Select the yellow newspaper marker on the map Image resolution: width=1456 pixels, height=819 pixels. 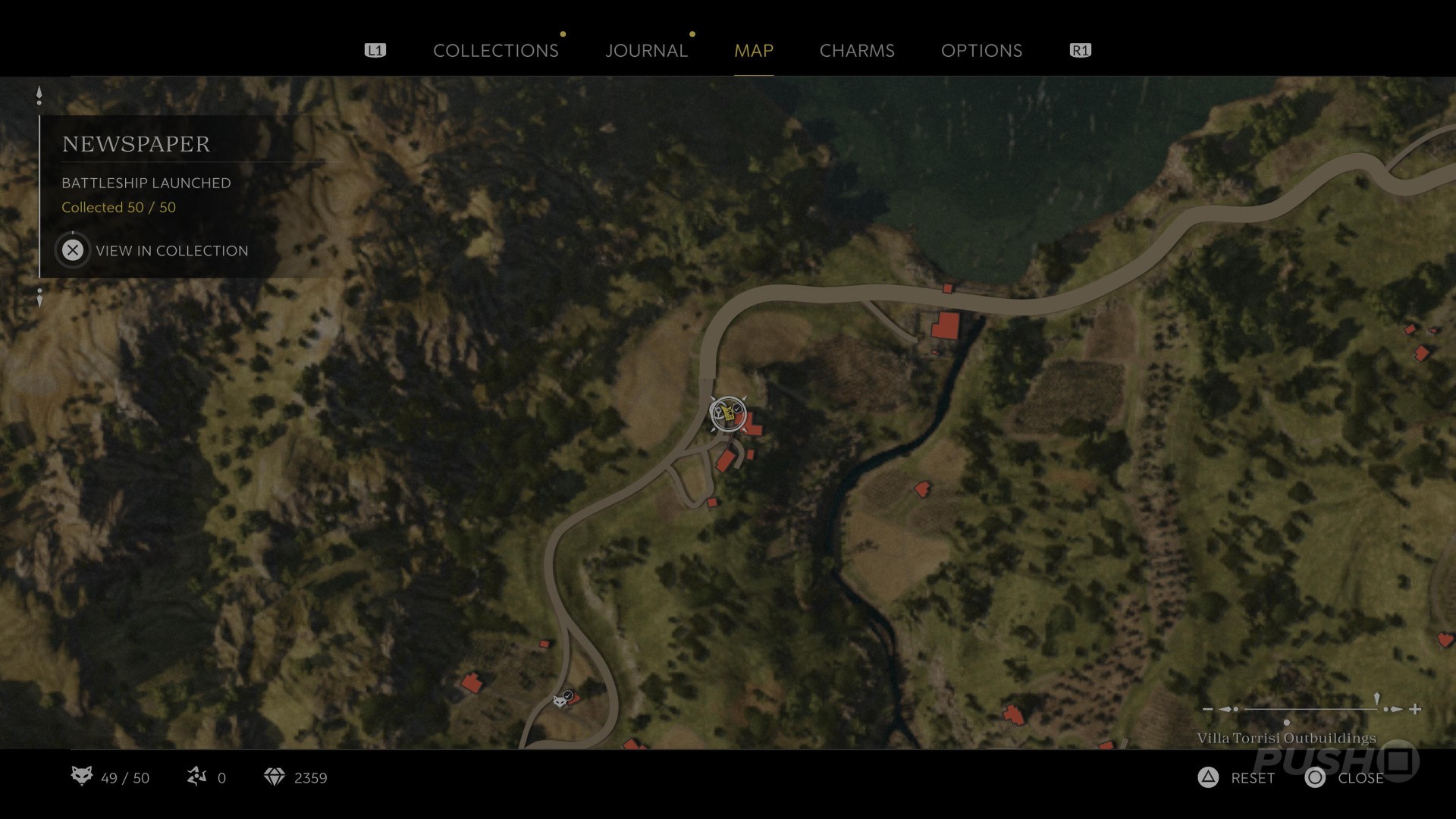pos(727,413)
